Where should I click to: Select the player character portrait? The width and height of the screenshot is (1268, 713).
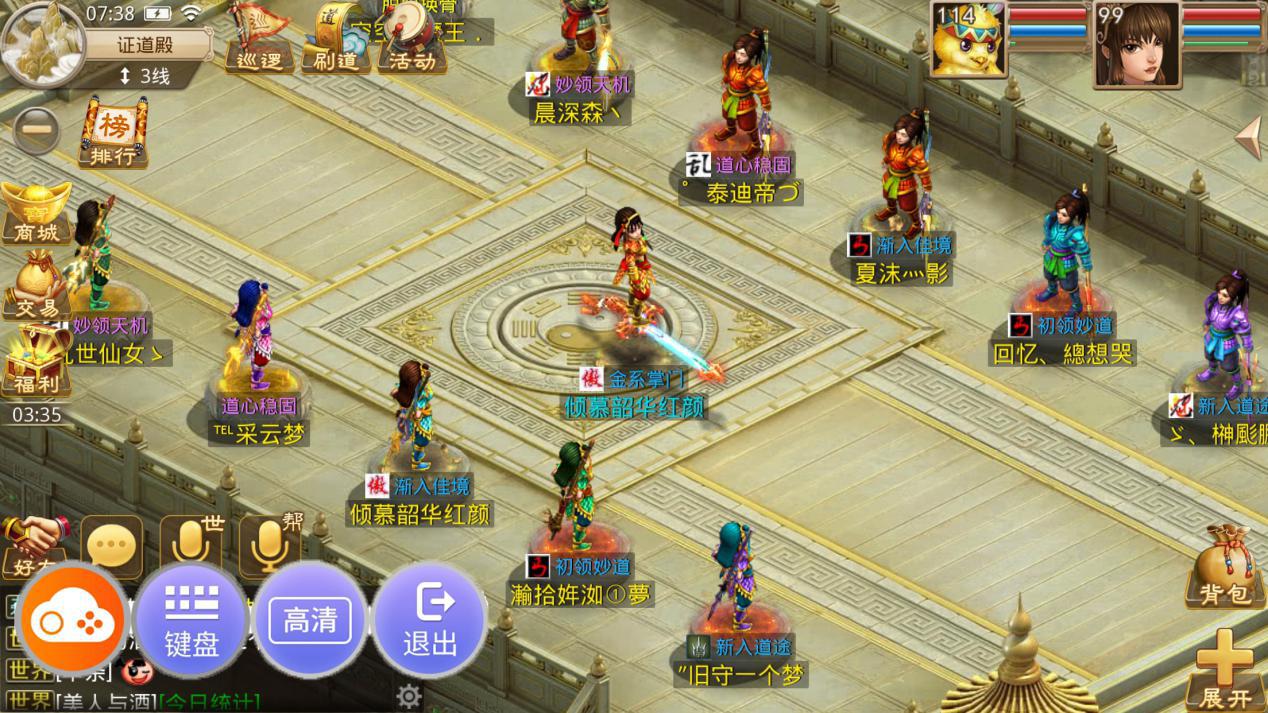pos(1136,42)
